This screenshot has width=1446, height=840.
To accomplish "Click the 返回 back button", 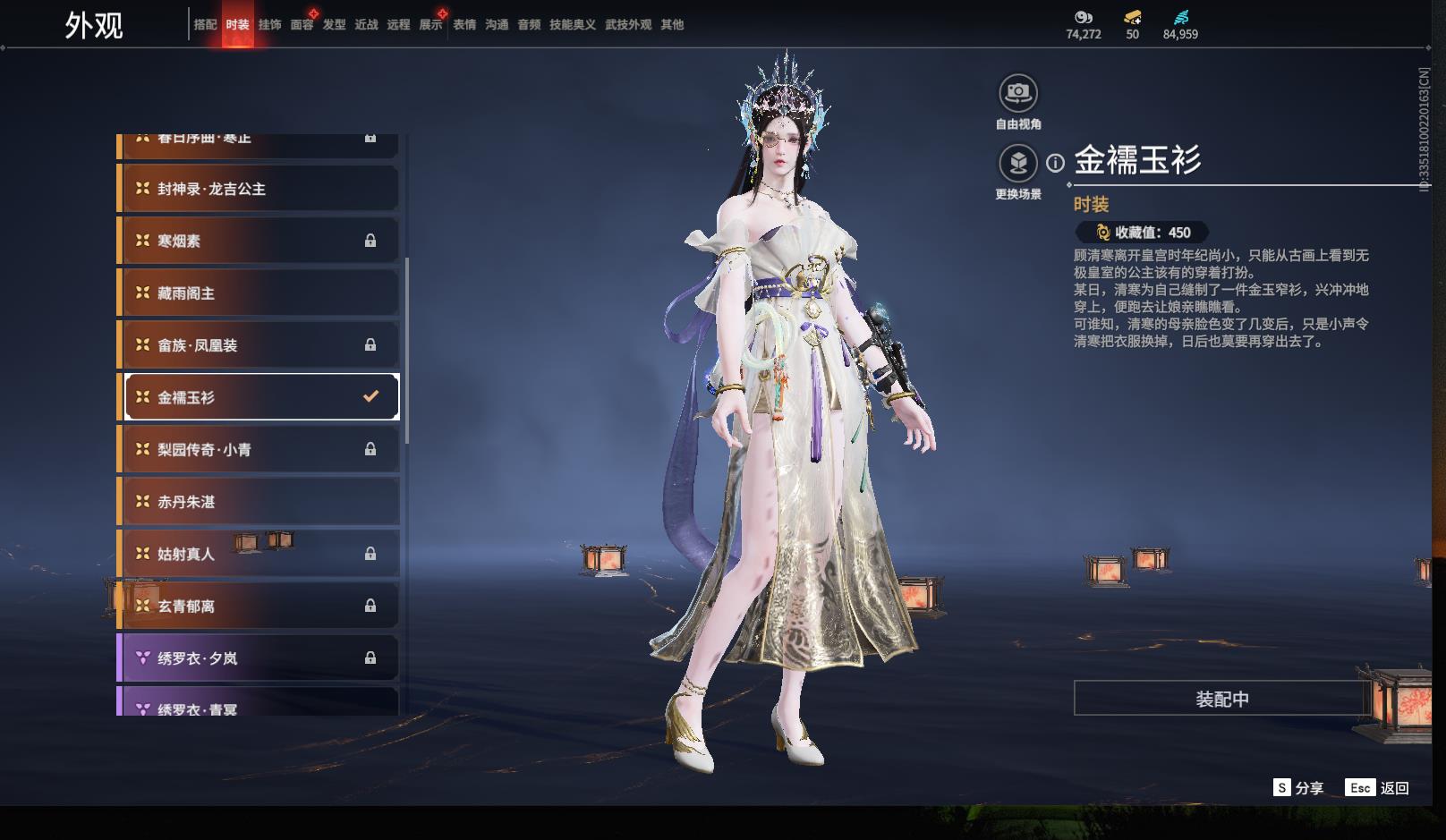I will (1393, 788).
